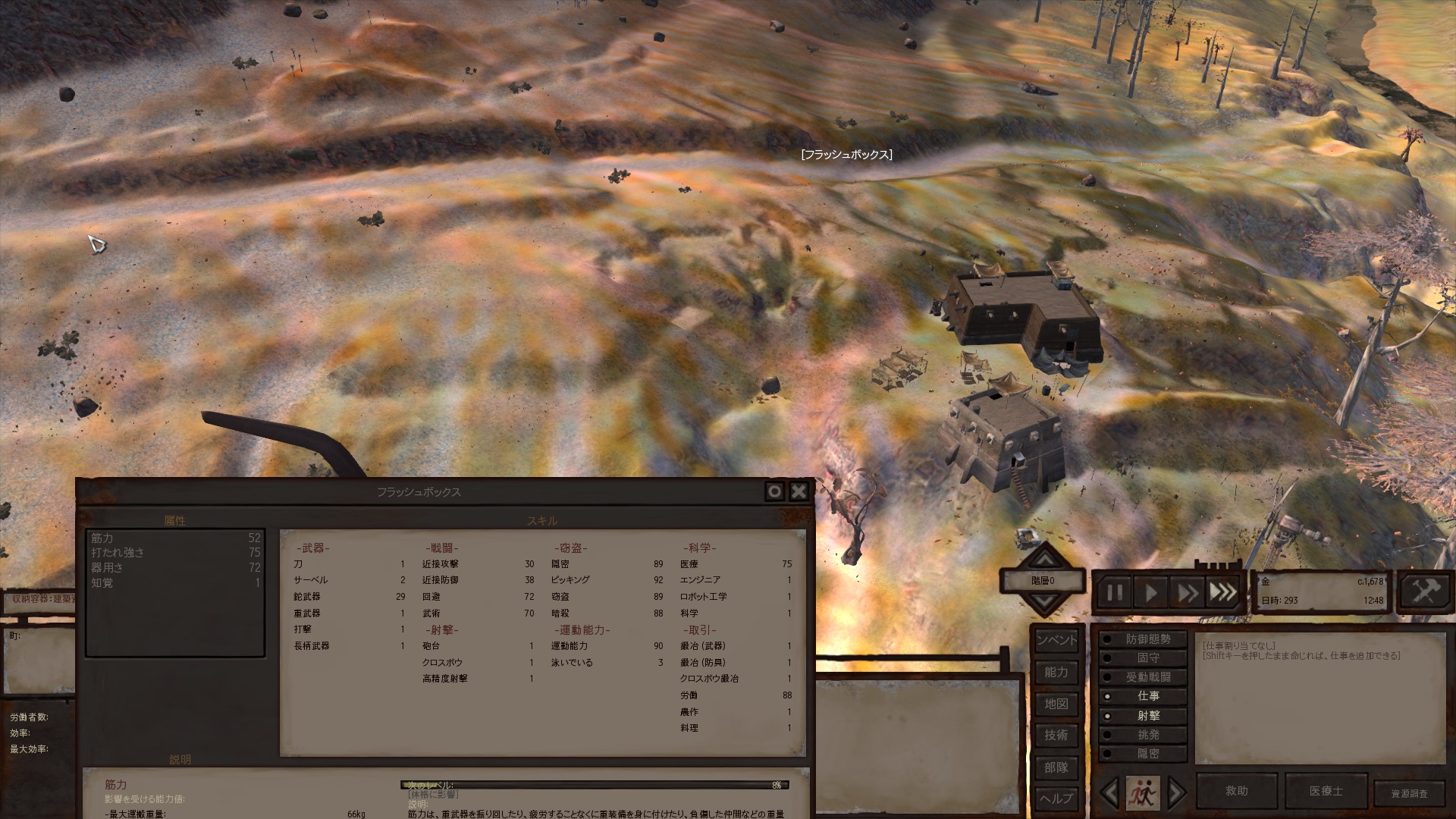1456x819 pixels.
Task: Set game speed to normal play
Action: (1150, 592)
